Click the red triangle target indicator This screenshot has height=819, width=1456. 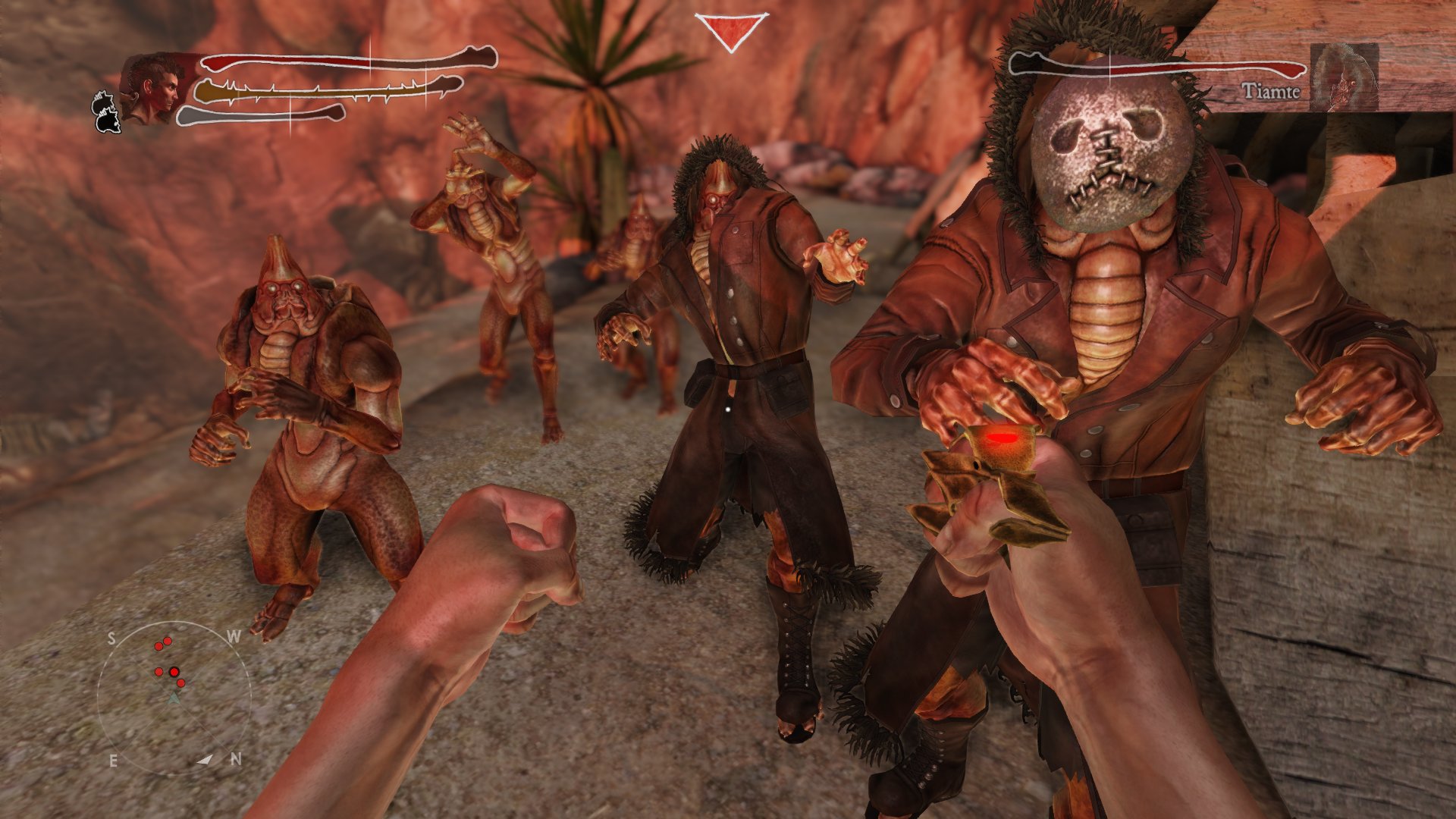click(731, 30)
